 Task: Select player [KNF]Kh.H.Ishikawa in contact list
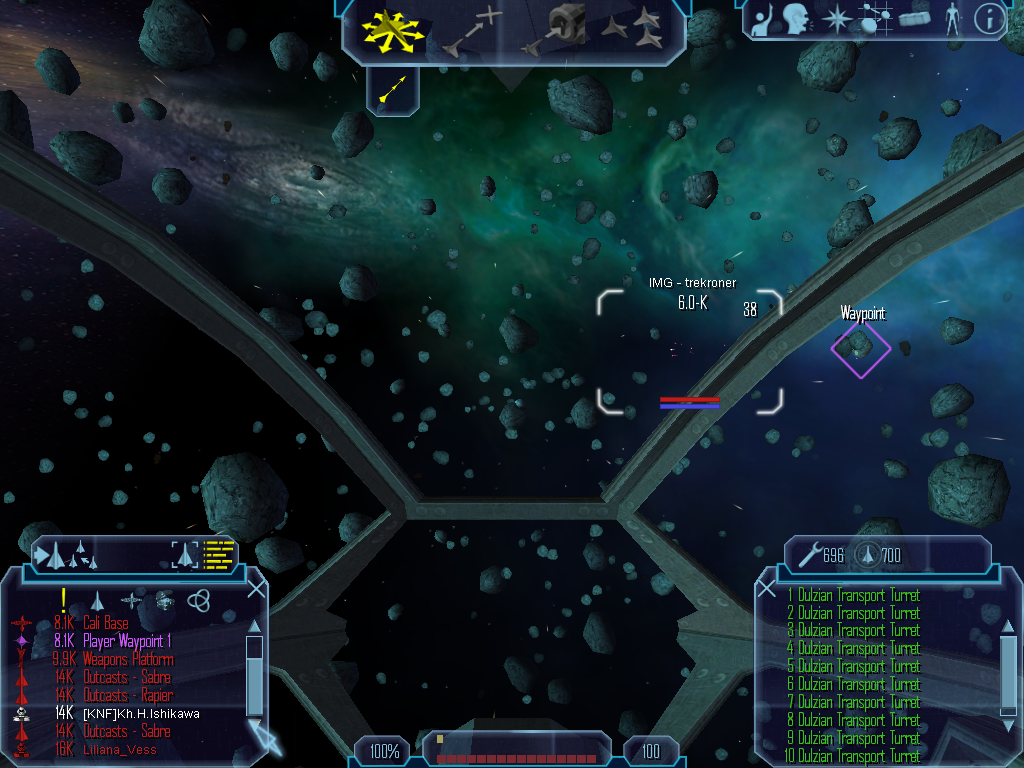coord(141,713)
